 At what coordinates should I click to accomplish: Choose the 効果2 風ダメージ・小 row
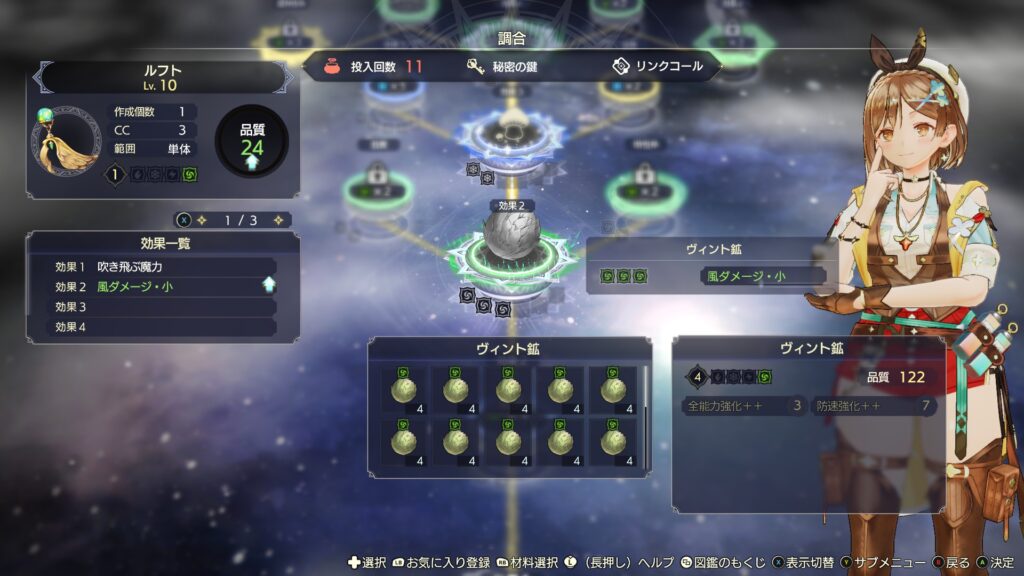coord(165,287)
